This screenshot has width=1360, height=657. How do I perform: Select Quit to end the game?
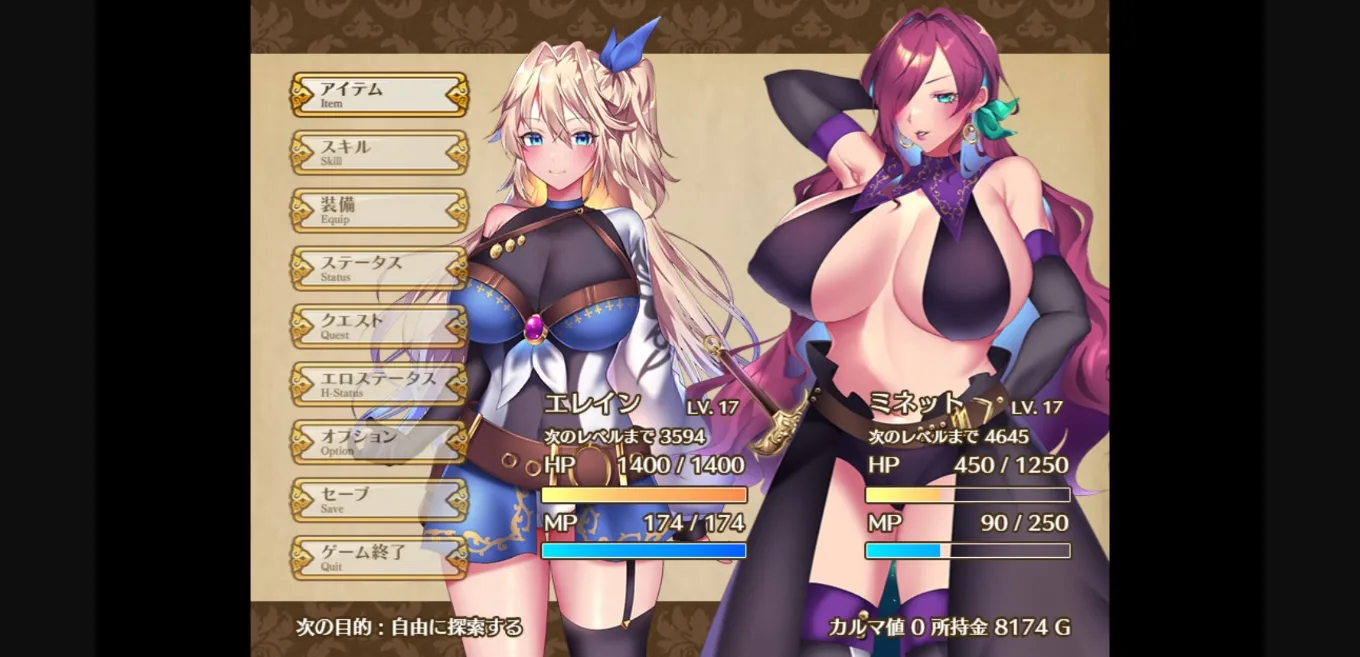tap(379, 558)
